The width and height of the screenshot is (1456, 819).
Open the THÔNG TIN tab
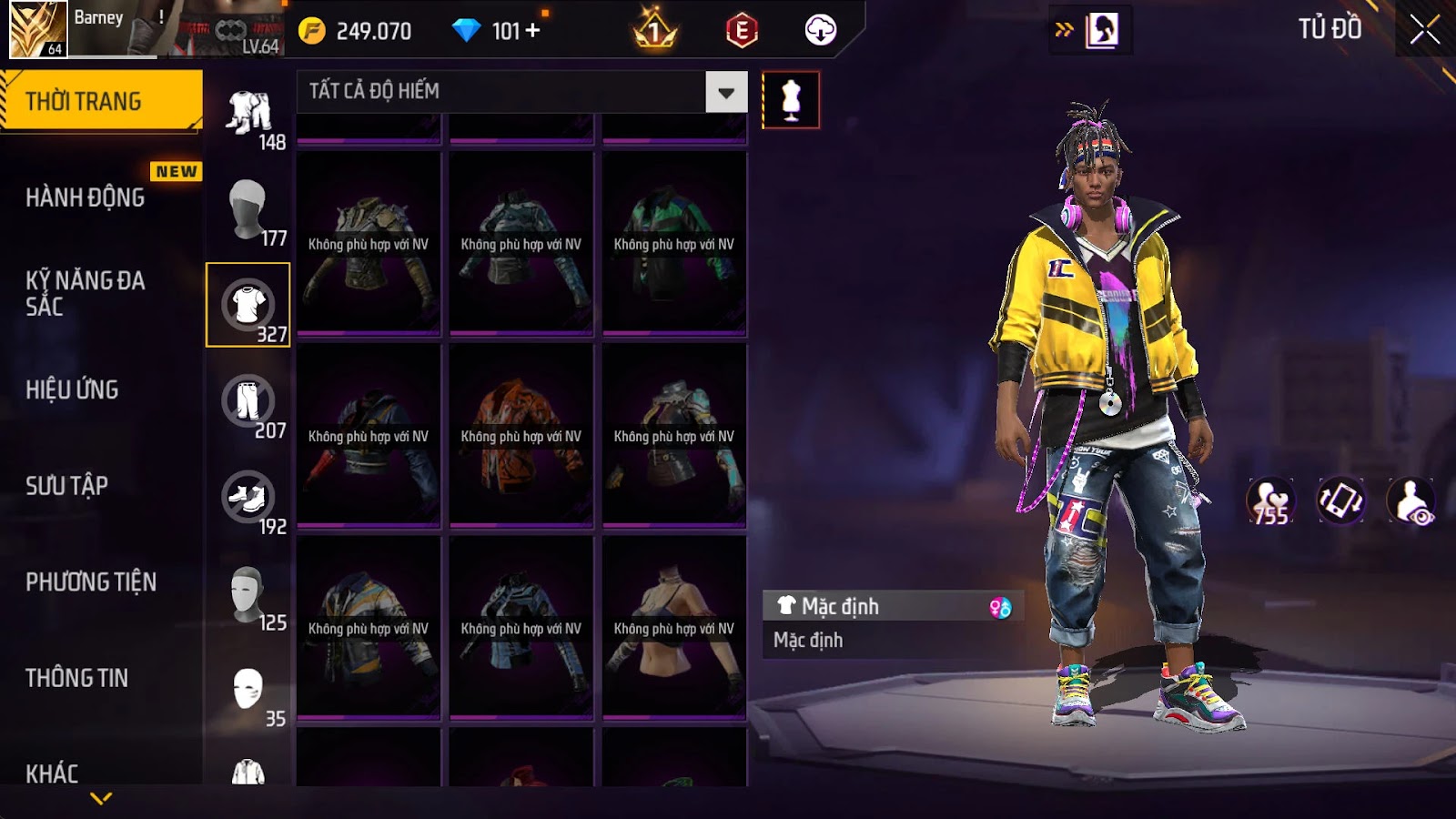pyautogui.click(x=77, y=678)
